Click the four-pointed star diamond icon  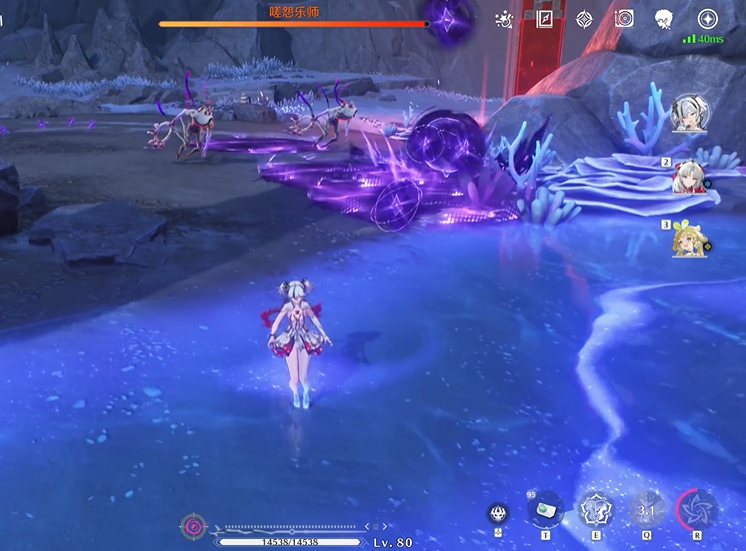click(584, 19)
